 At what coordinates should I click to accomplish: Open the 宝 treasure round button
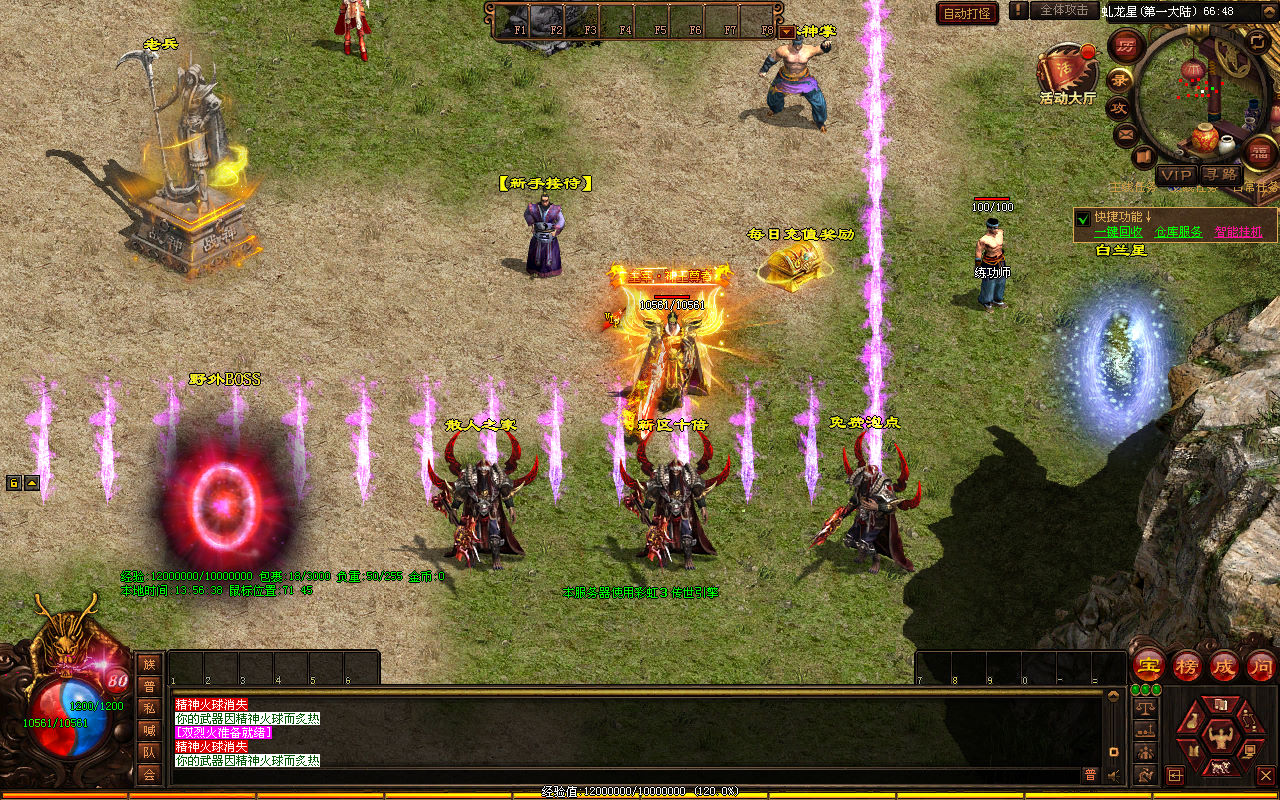tap(1148, 665)
